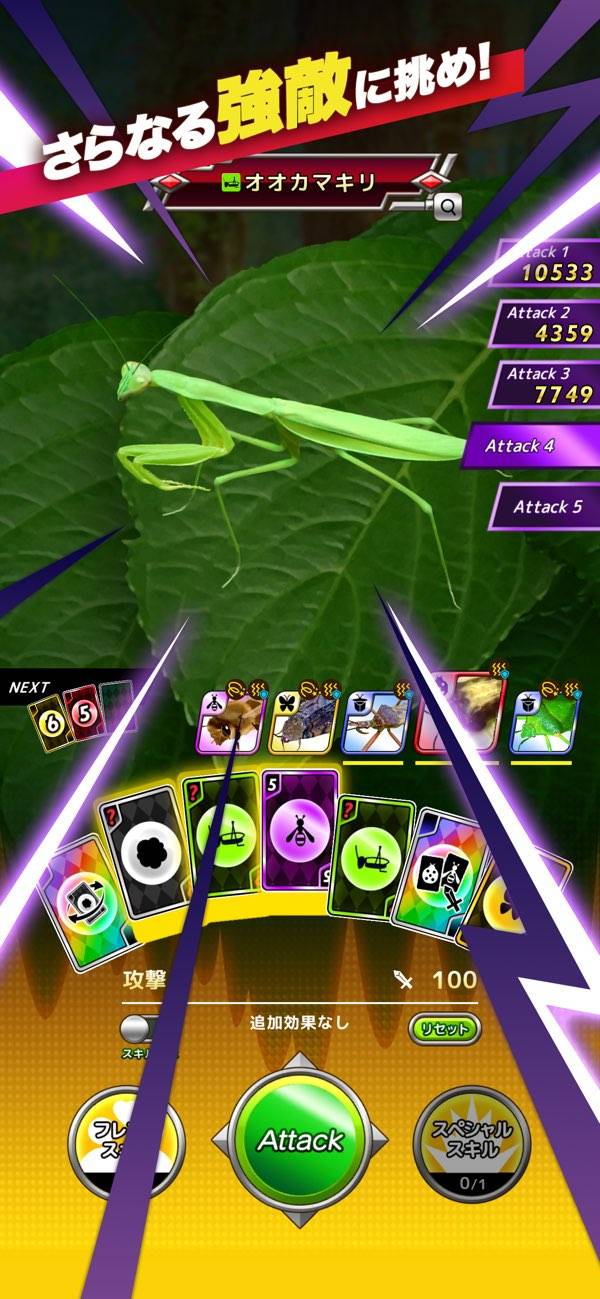Tap the green Attack button
This screenshot has height=1299, width=600.
pos(300,1140)
